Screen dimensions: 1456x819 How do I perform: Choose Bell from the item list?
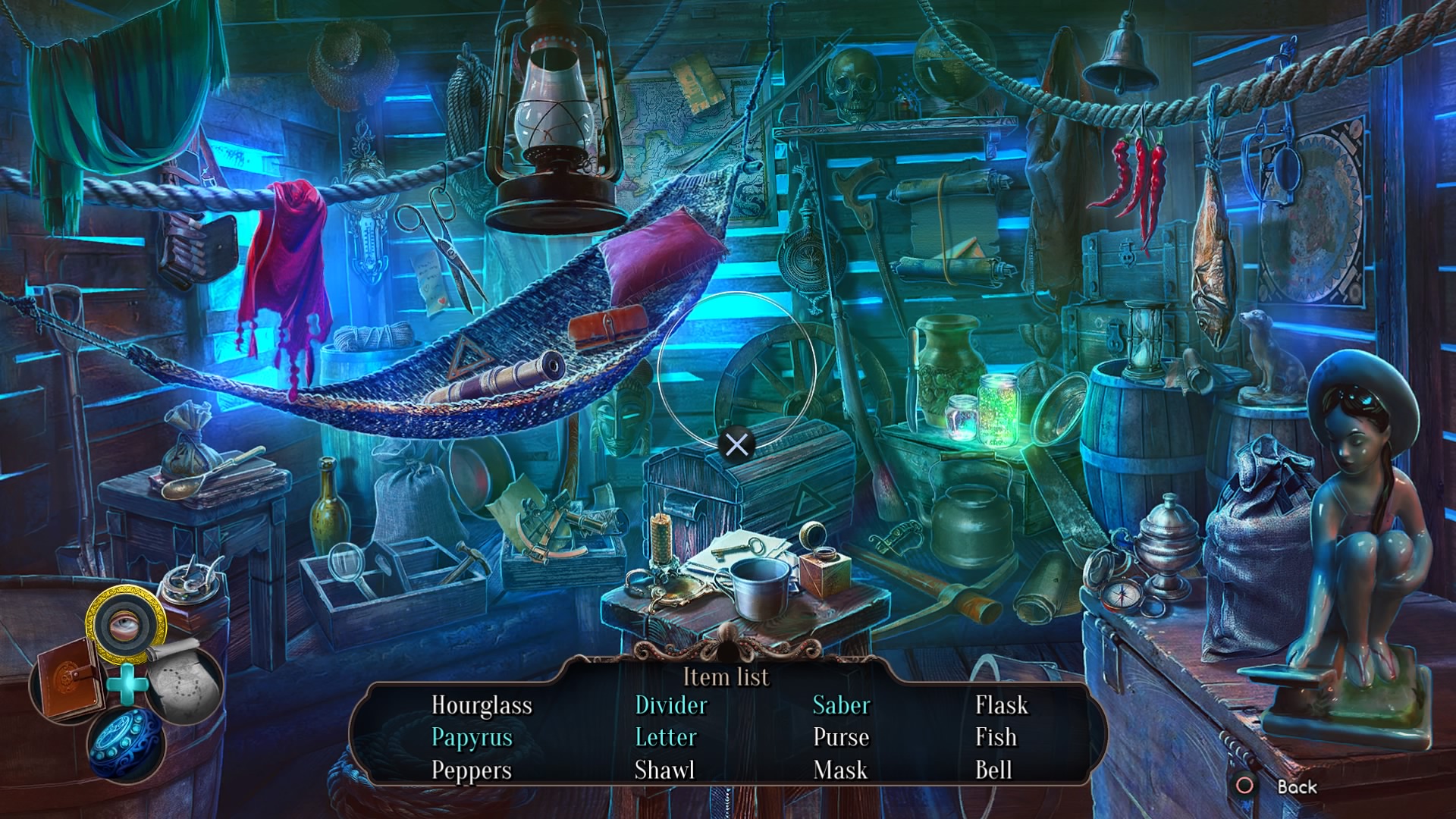pyautogui.click(x=993, y=770)
